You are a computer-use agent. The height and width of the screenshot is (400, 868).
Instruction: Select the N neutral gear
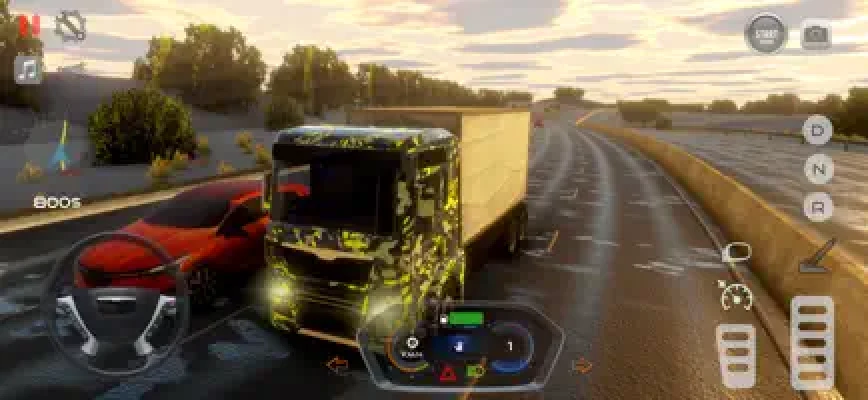[818, 168]
